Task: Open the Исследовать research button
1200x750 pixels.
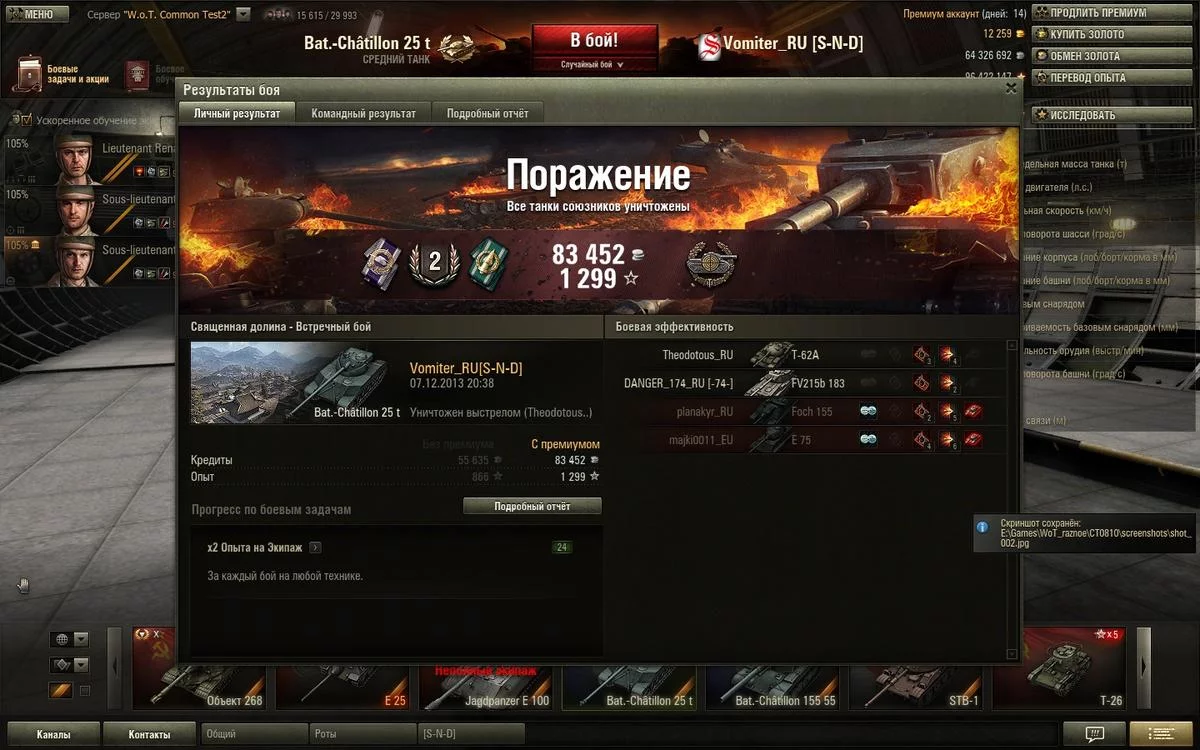Action: [x=1082, y=115]
